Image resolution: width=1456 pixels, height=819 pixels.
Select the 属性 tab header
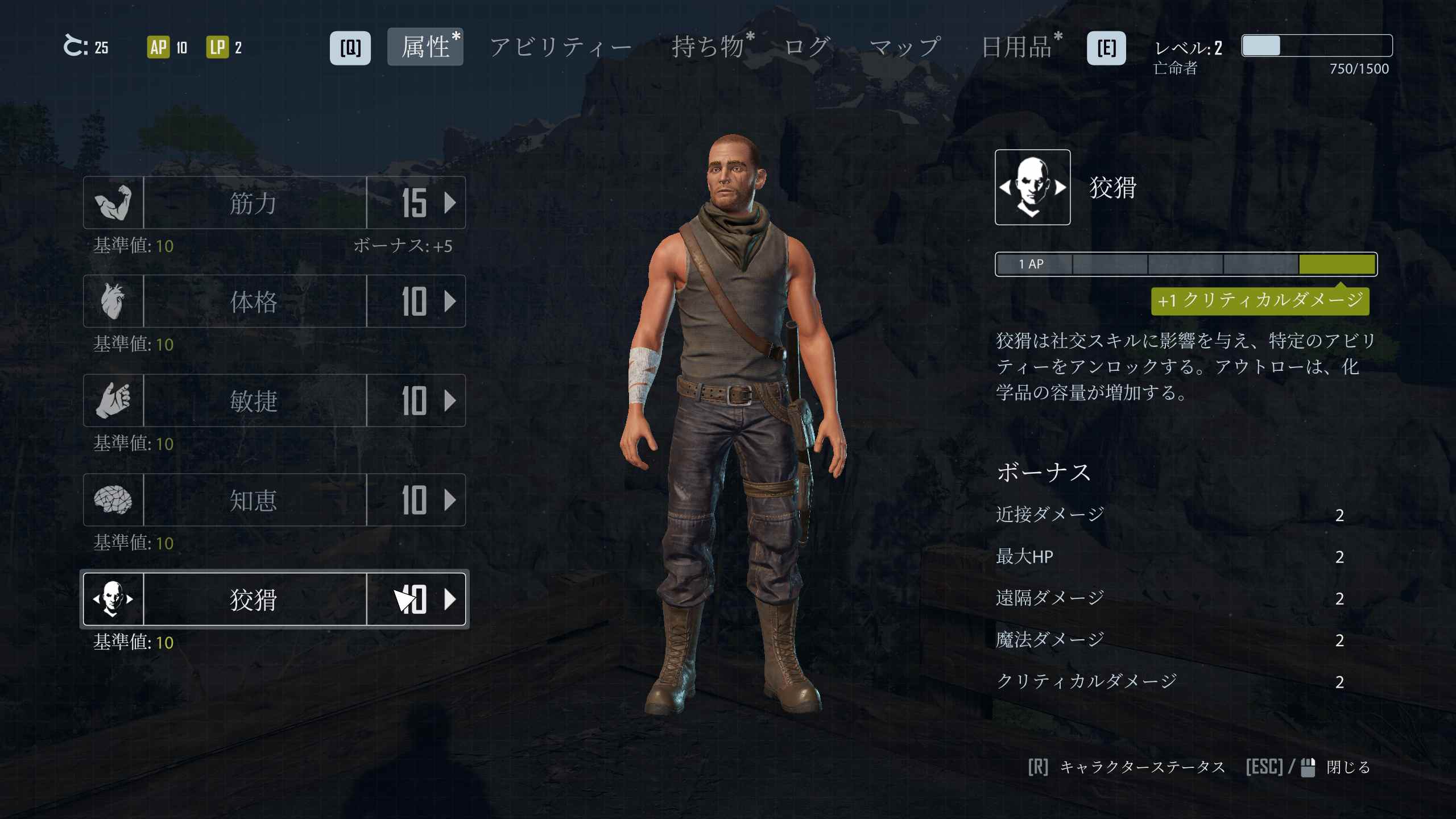pyautogui.click(x=425, y=48)
